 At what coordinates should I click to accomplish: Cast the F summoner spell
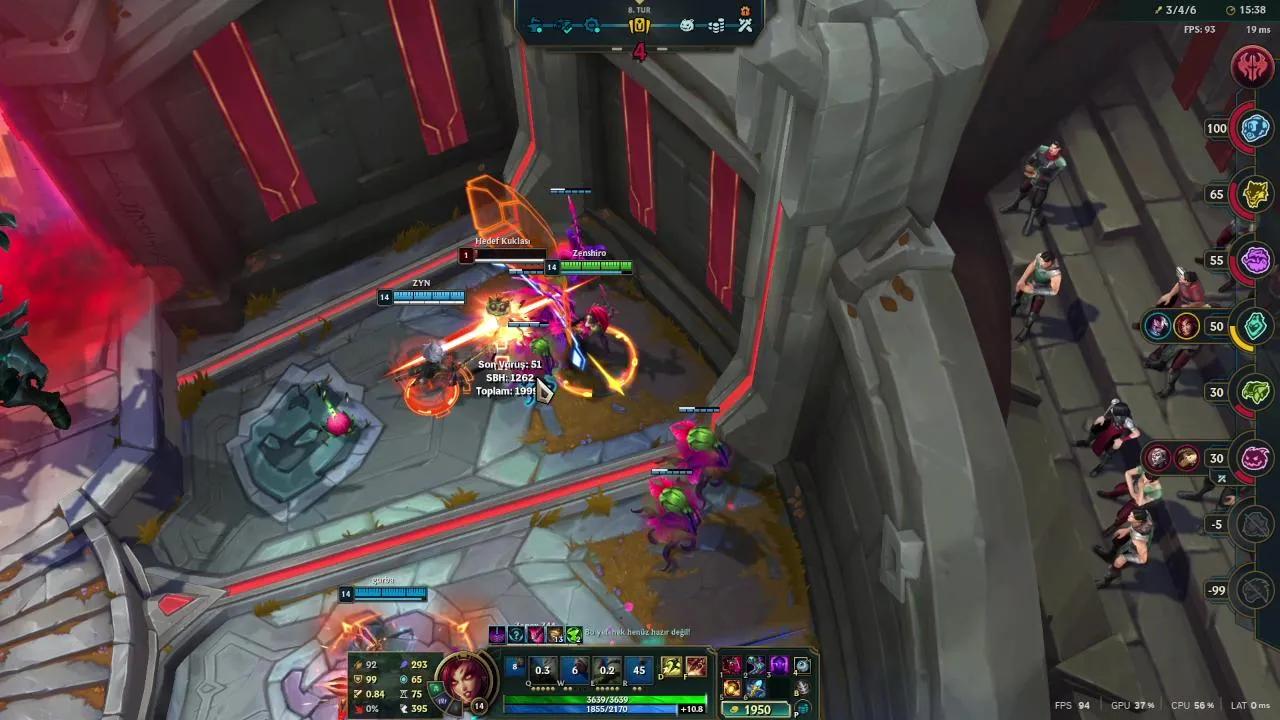click(697, 668)
